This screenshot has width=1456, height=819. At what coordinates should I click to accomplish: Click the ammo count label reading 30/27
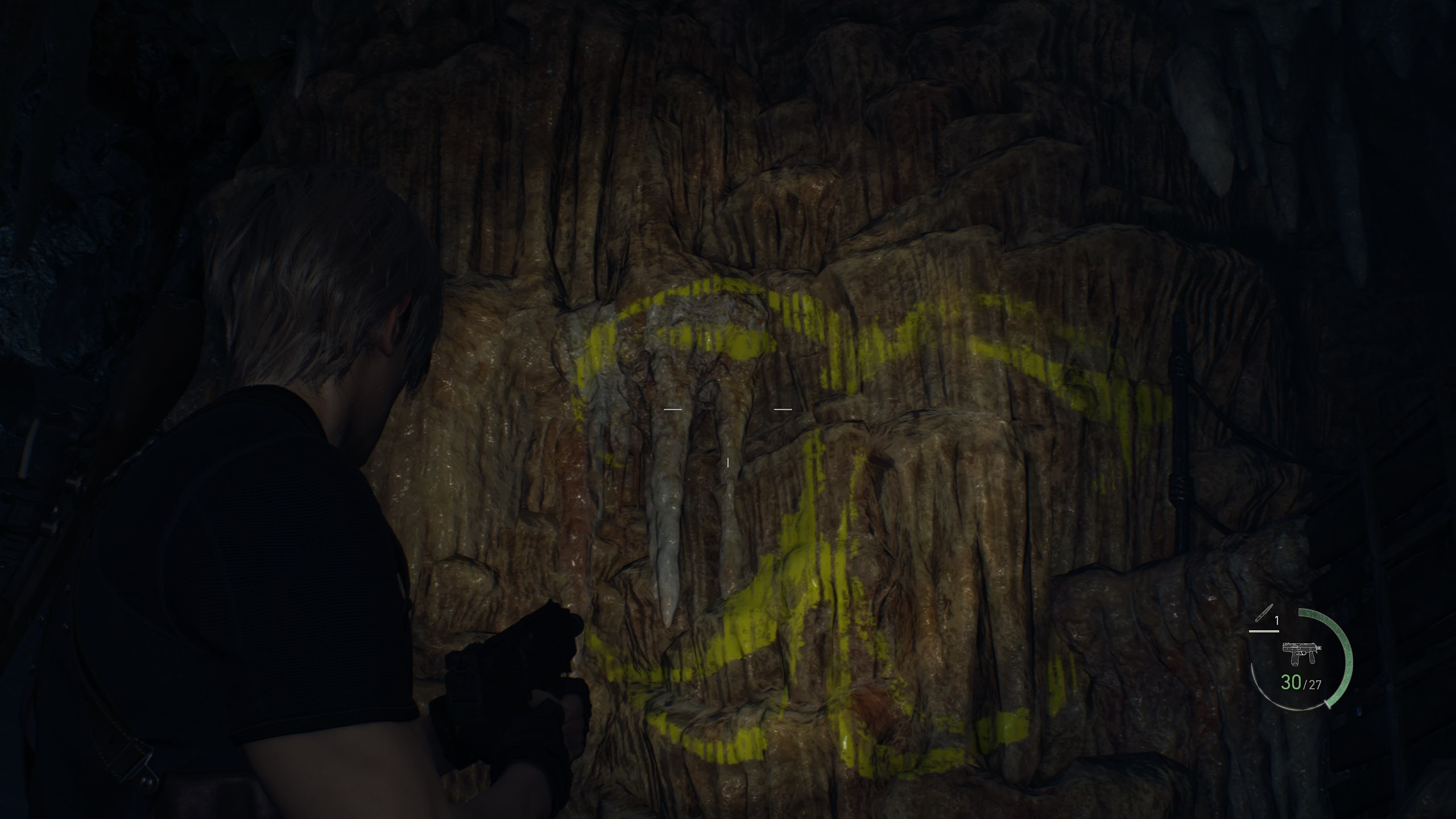pyautogui.click(x=1302, y=683)
